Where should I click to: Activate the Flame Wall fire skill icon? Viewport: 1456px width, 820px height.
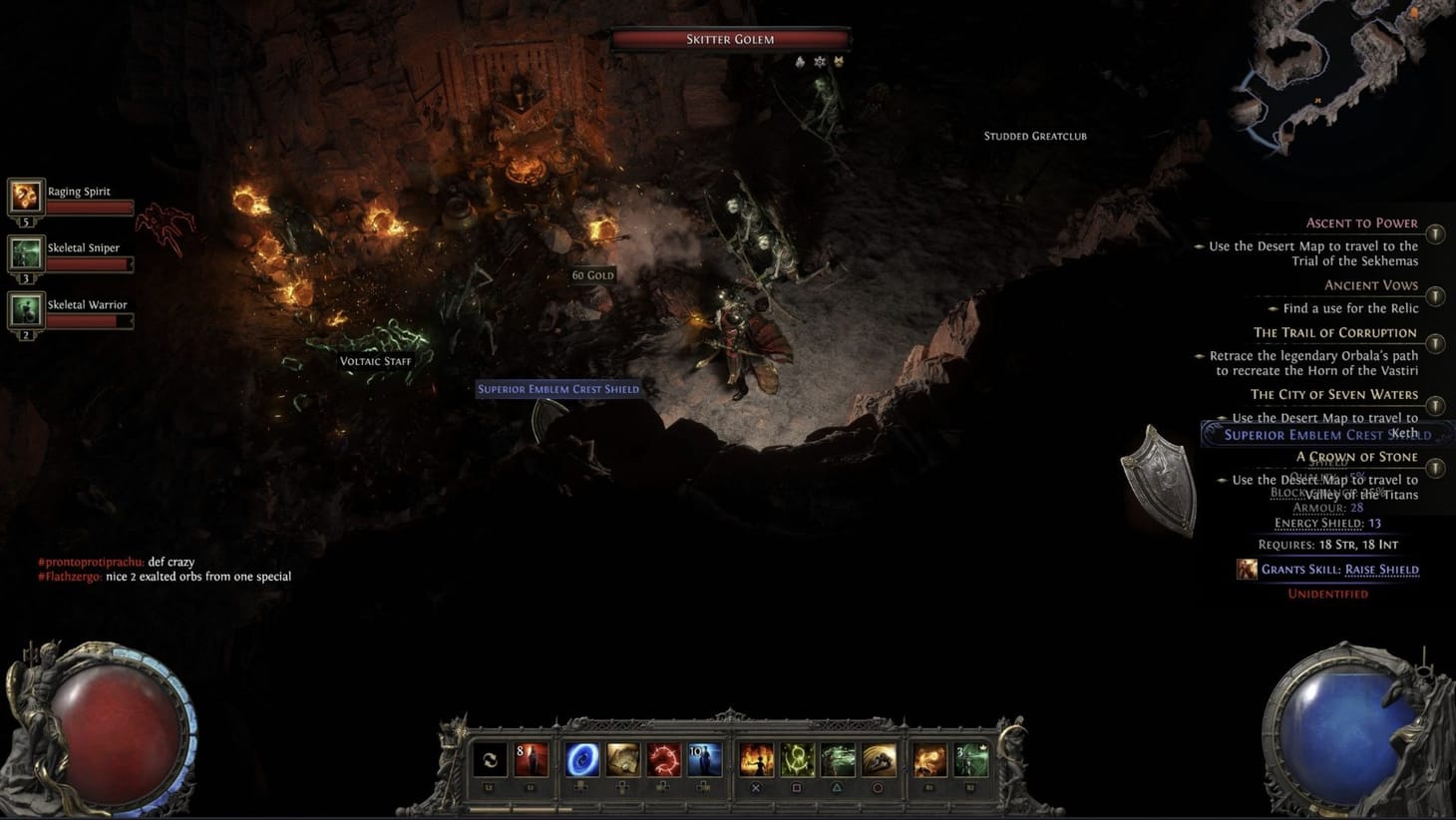[756, 761]
